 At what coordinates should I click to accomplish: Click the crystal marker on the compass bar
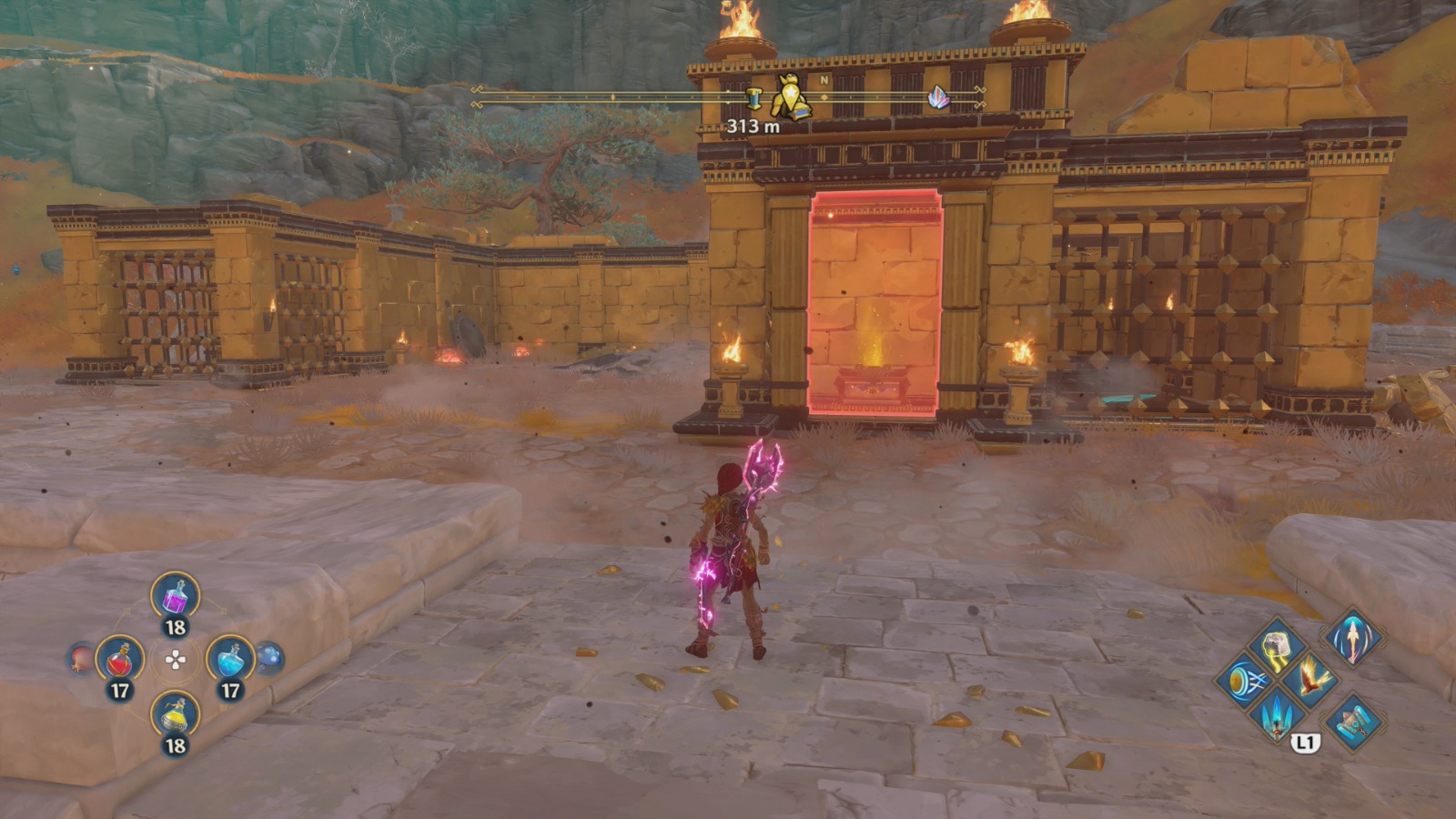click(x=937, y=98)
